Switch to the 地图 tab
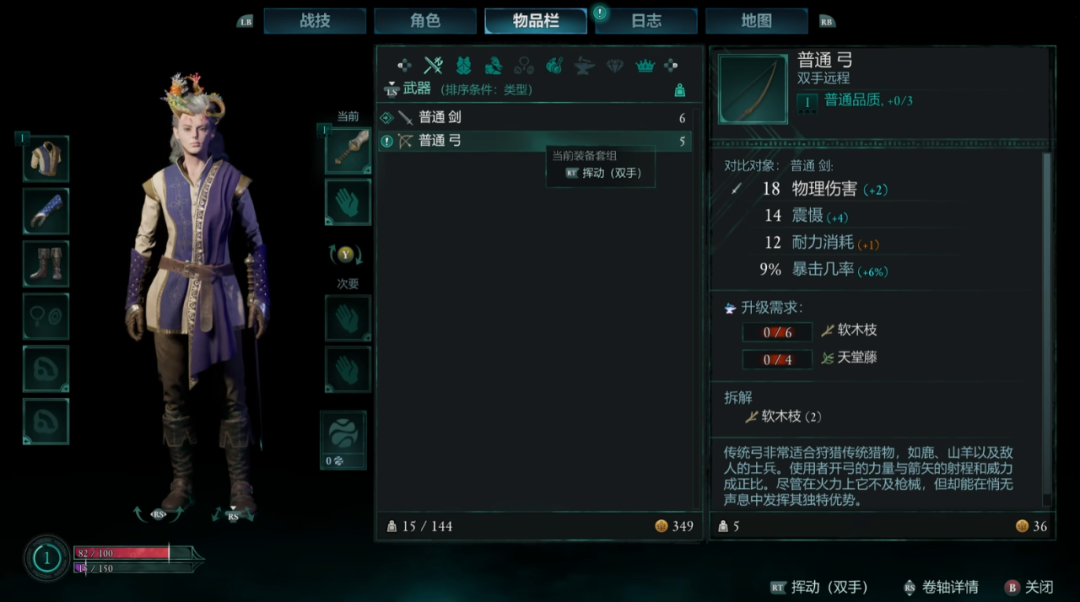The height and width of the screenshot is (602, 1080). 756,21
